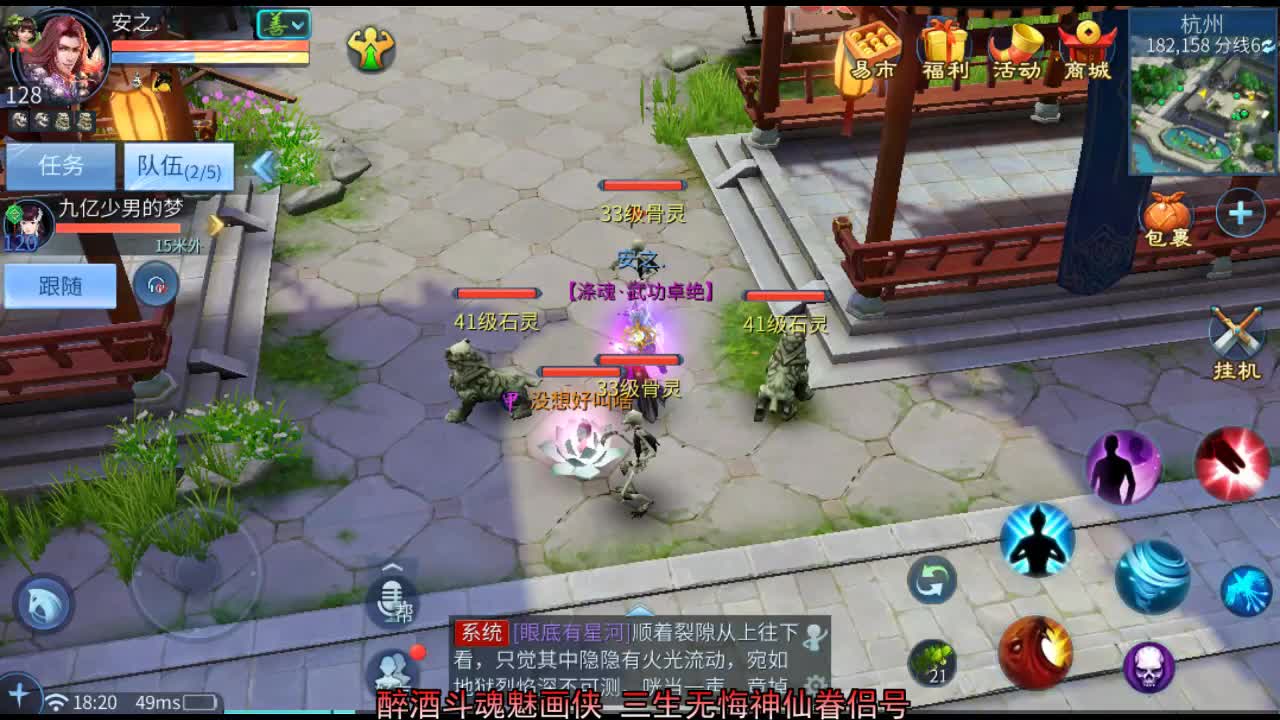Viewport: 1280px width, 720px height.
Task: Switch to the 任务 tab
Action: click(x=62, y=164)
